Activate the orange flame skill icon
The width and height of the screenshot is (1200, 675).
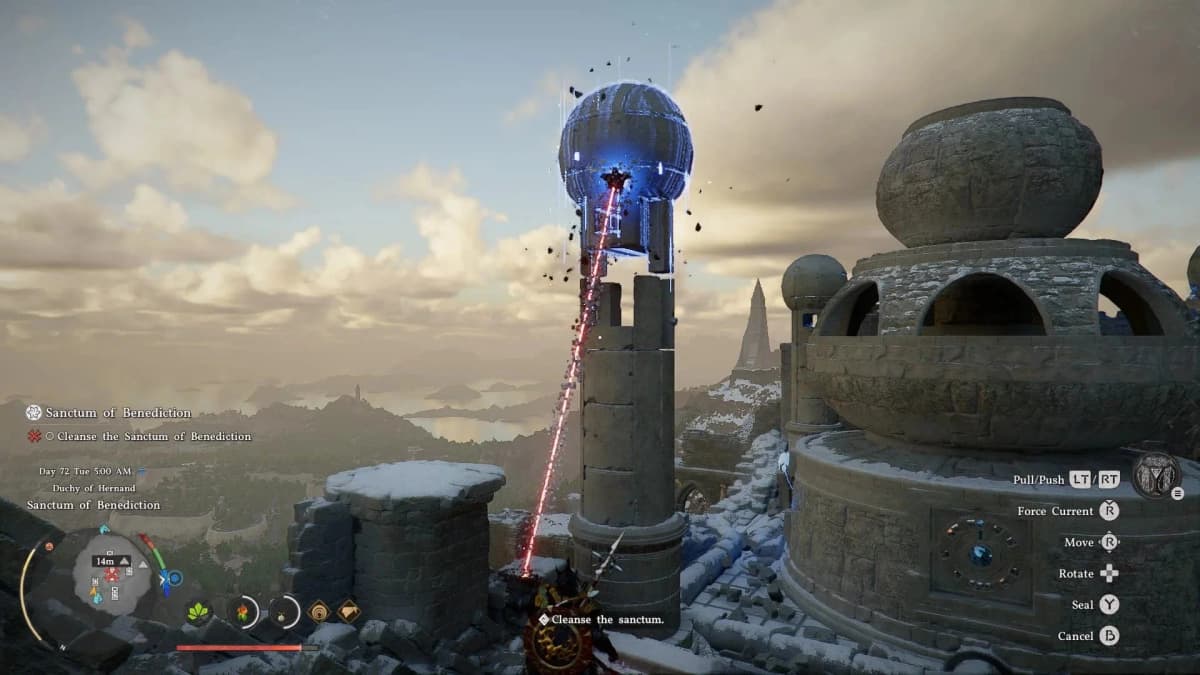click(x=242, y=611)
